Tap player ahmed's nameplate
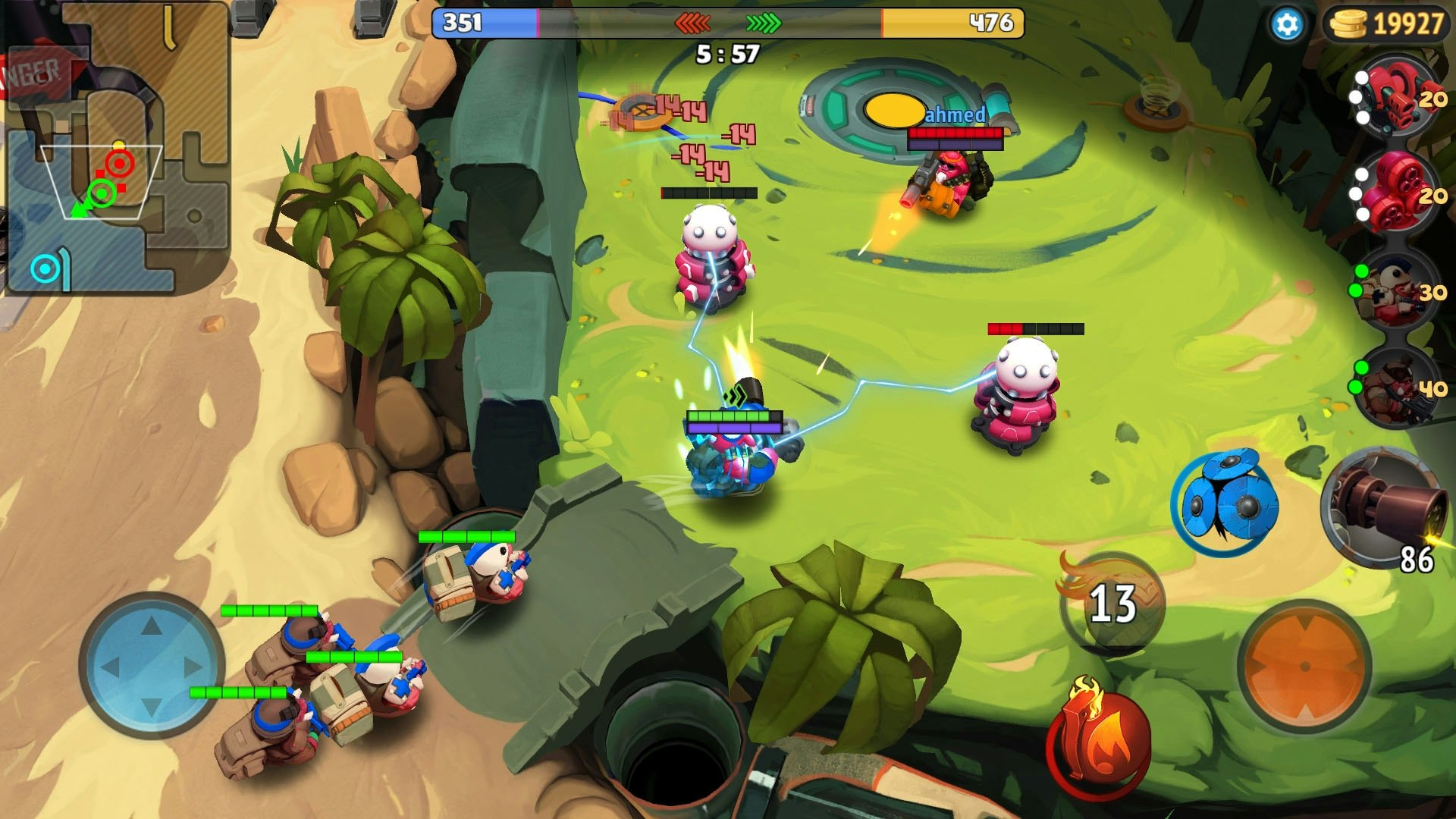 point(957,114)
